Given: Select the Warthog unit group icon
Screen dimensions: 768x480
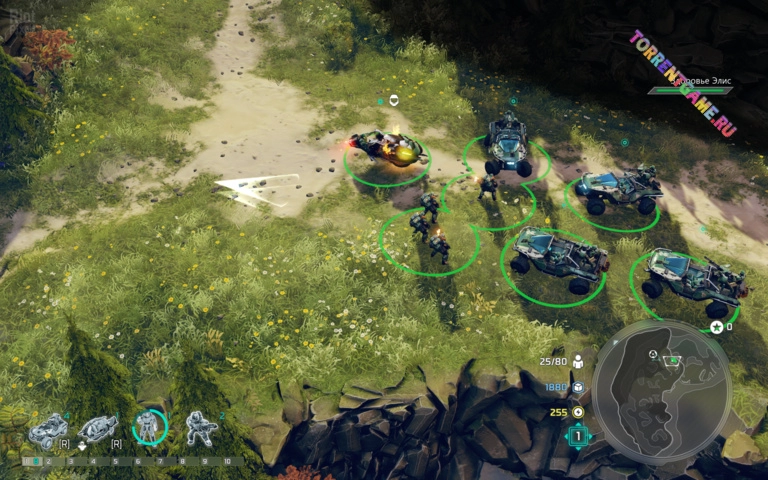Looking at the screenshot, I should pos(48,430).
